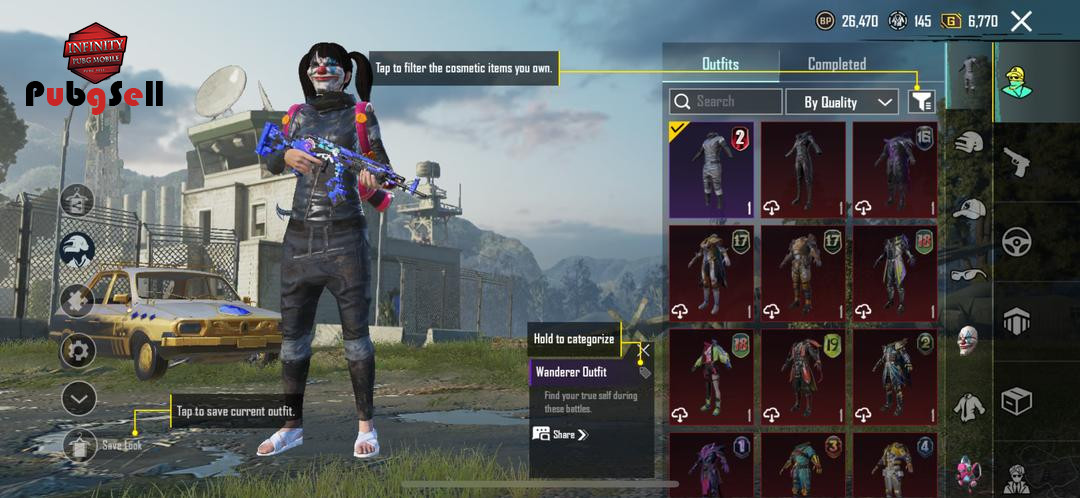Screen dimensions: 1080x498
Task: Close the inventory screen with the X
Action: pos(1021,21)
